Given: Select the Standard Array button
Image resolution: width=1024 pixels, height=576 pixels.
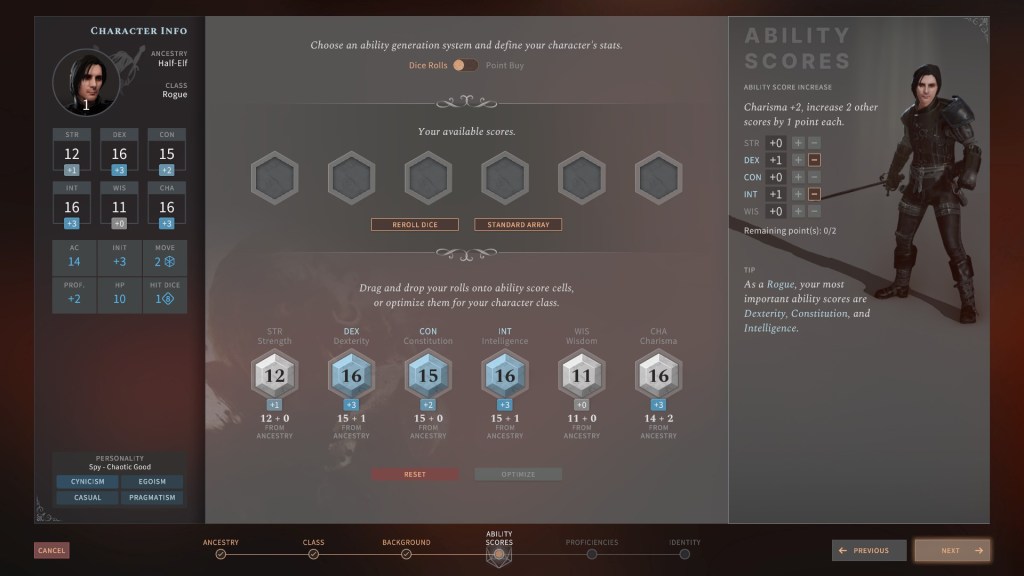Looking at the screenshot, I should coord(518,225).
